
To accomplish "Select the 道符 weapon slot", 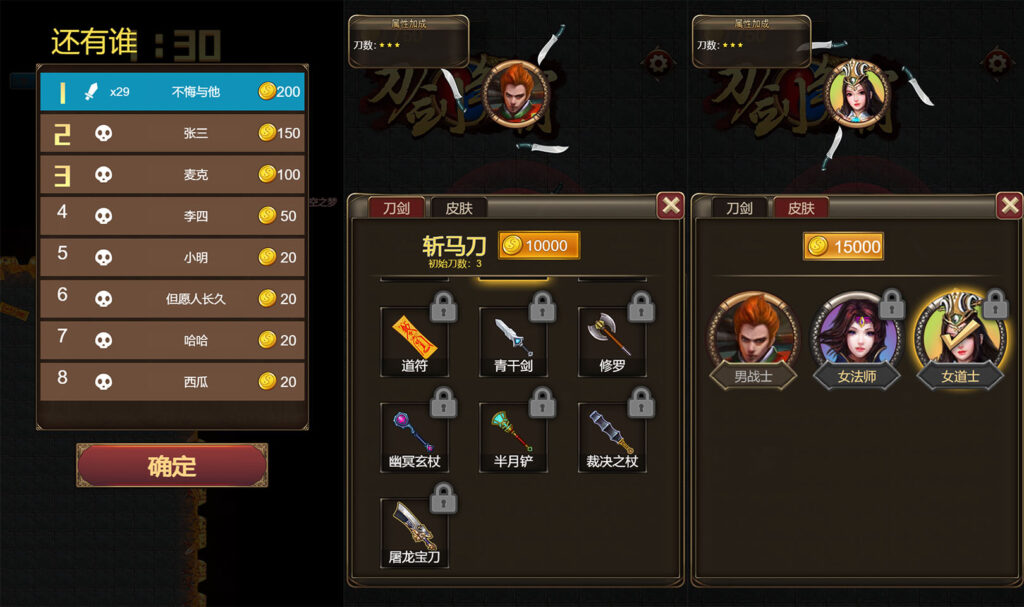I will (x=414, y=341).
